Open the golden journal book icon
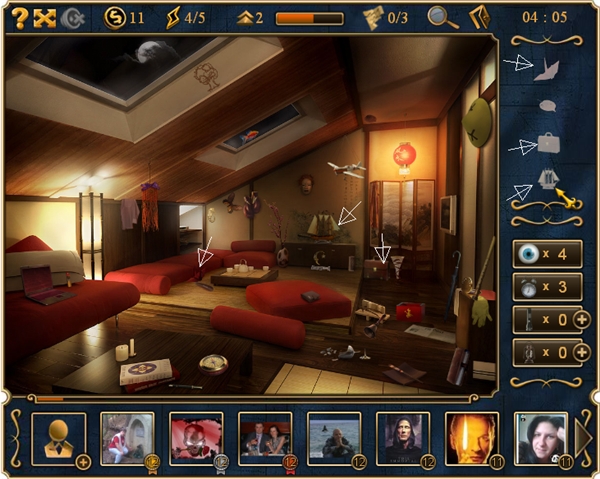Screen dimensions: 600x479 pyautogui.click(x=478, y=17)
